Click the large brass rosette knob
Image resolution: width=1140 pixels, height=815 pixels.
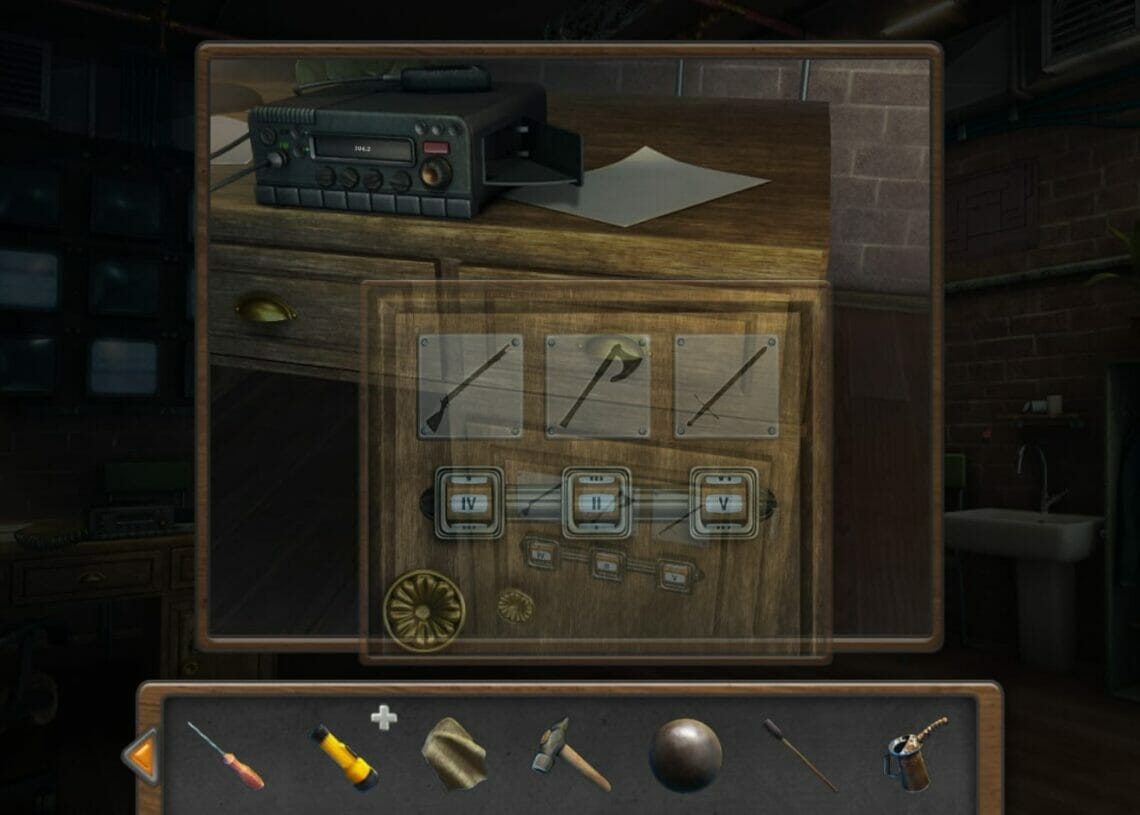click(x=424, y=611)
